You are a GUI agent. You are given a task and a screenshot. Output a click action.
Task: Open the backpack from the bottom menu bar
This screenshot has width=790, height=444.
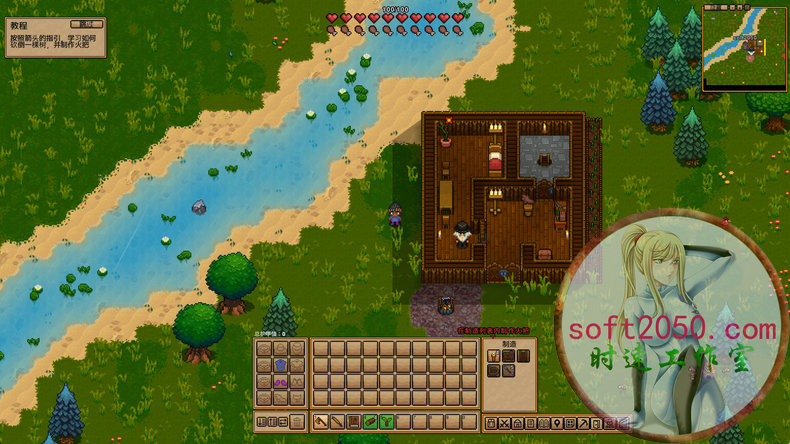click(491, 423)
